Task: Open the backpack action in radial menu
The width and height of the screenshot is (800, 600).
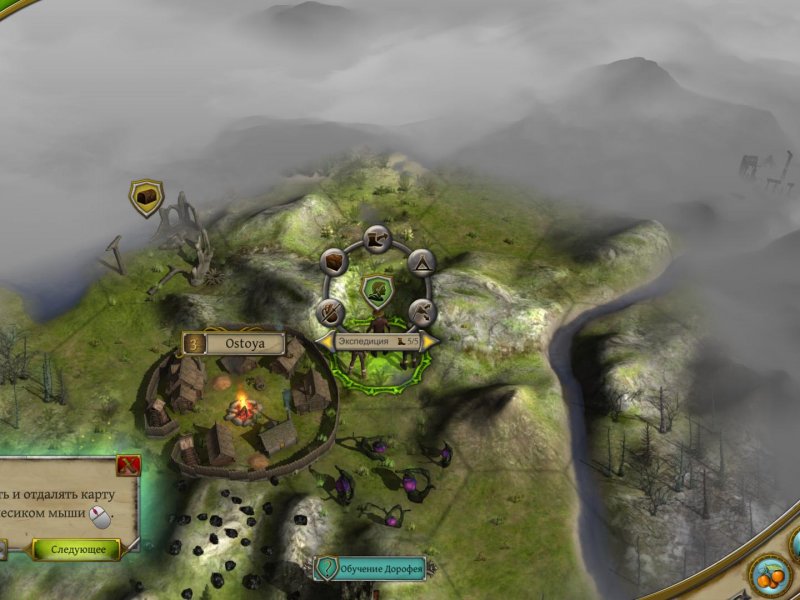Action: [334, 262]
